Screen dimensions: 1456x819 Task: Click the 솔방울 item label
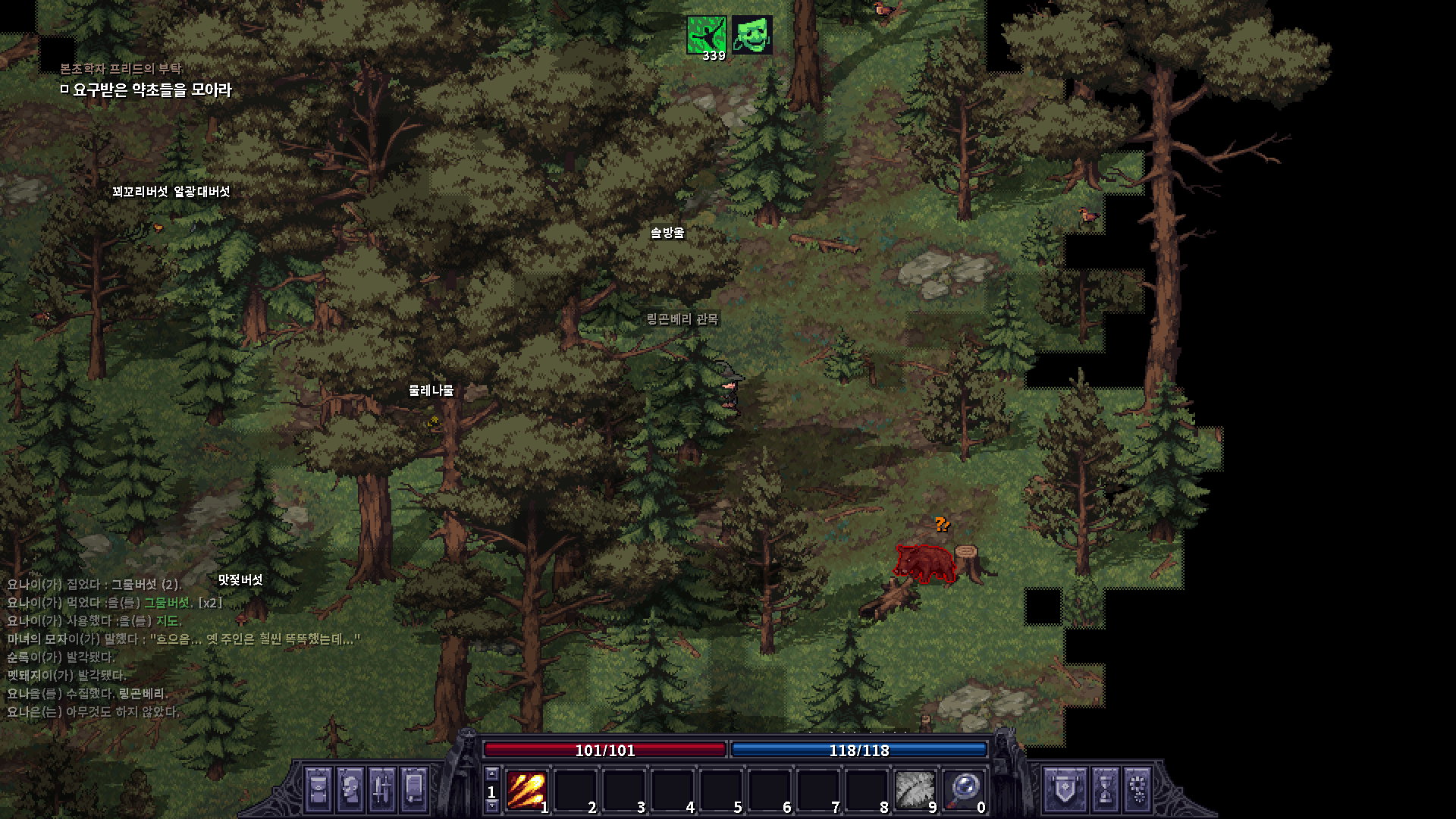[x=667, y=233]
